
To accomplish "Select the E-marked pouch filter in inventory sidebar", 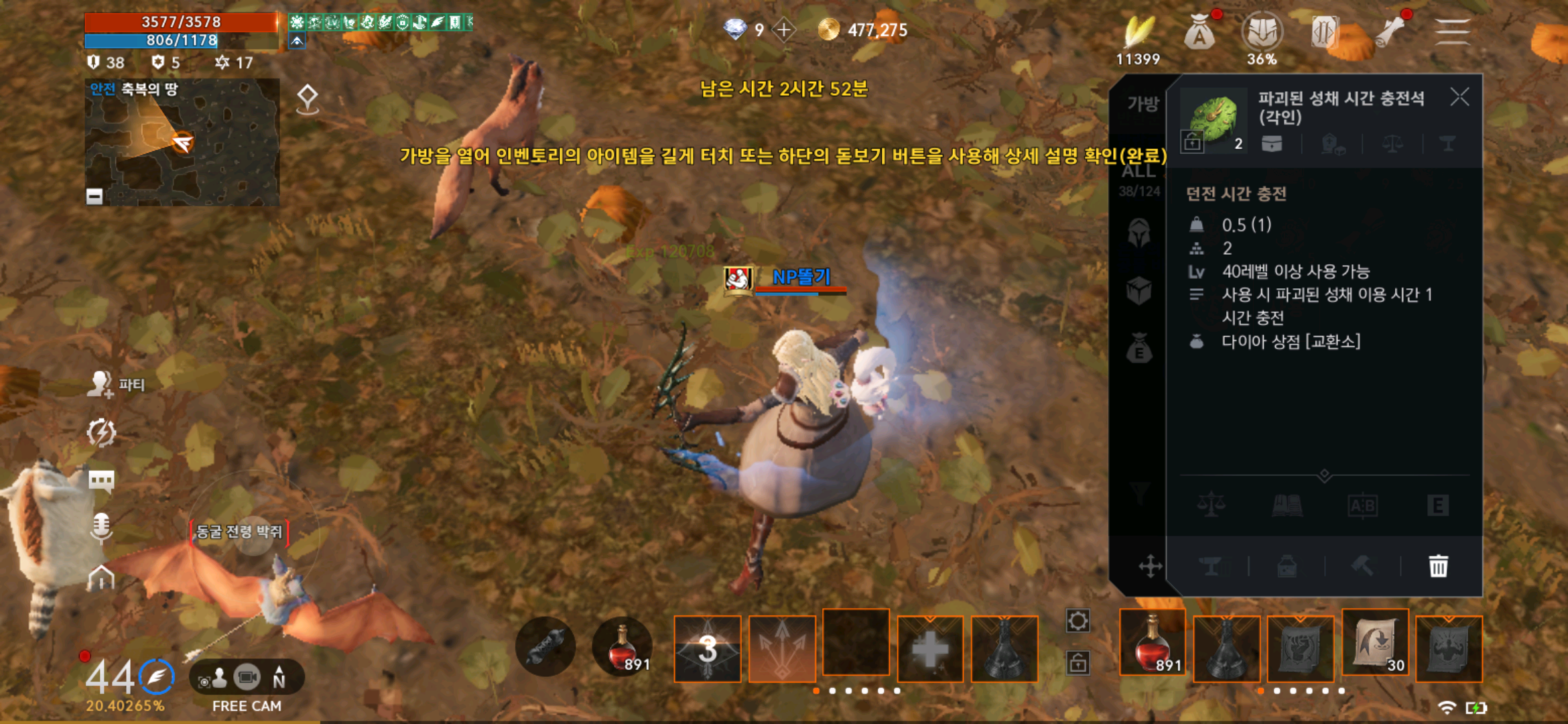I will tap(1140, 349).
